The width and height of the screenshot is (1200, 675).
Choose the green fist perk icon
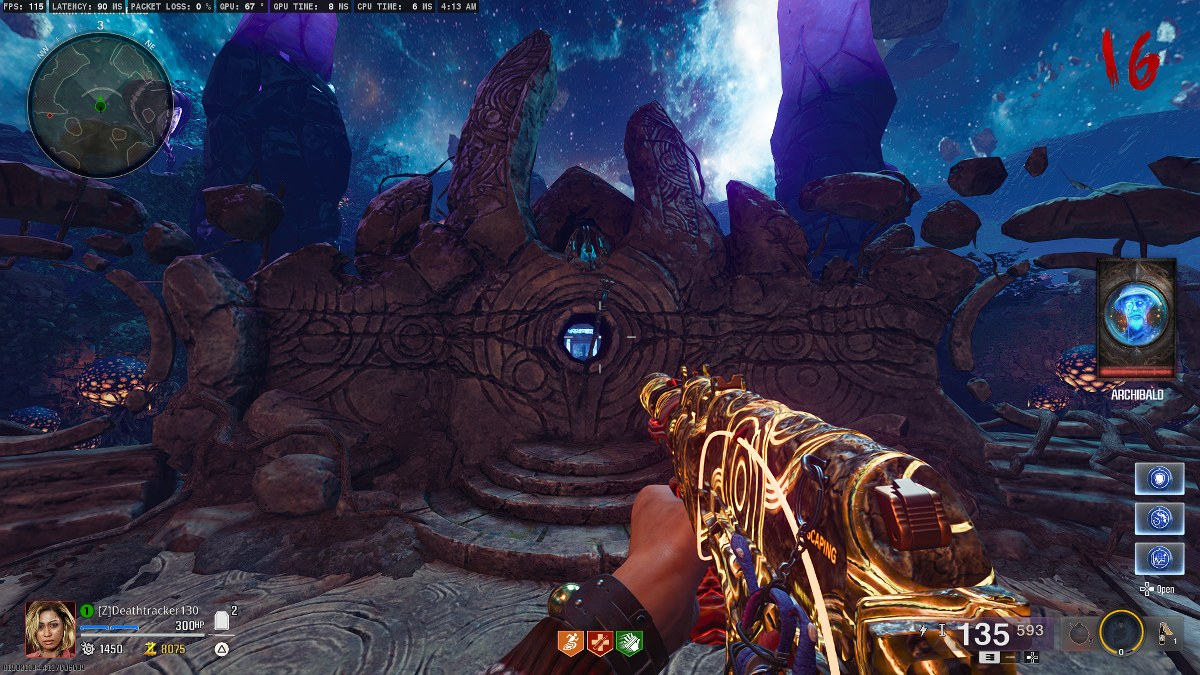pyautogui.click(x=629, y=642)
